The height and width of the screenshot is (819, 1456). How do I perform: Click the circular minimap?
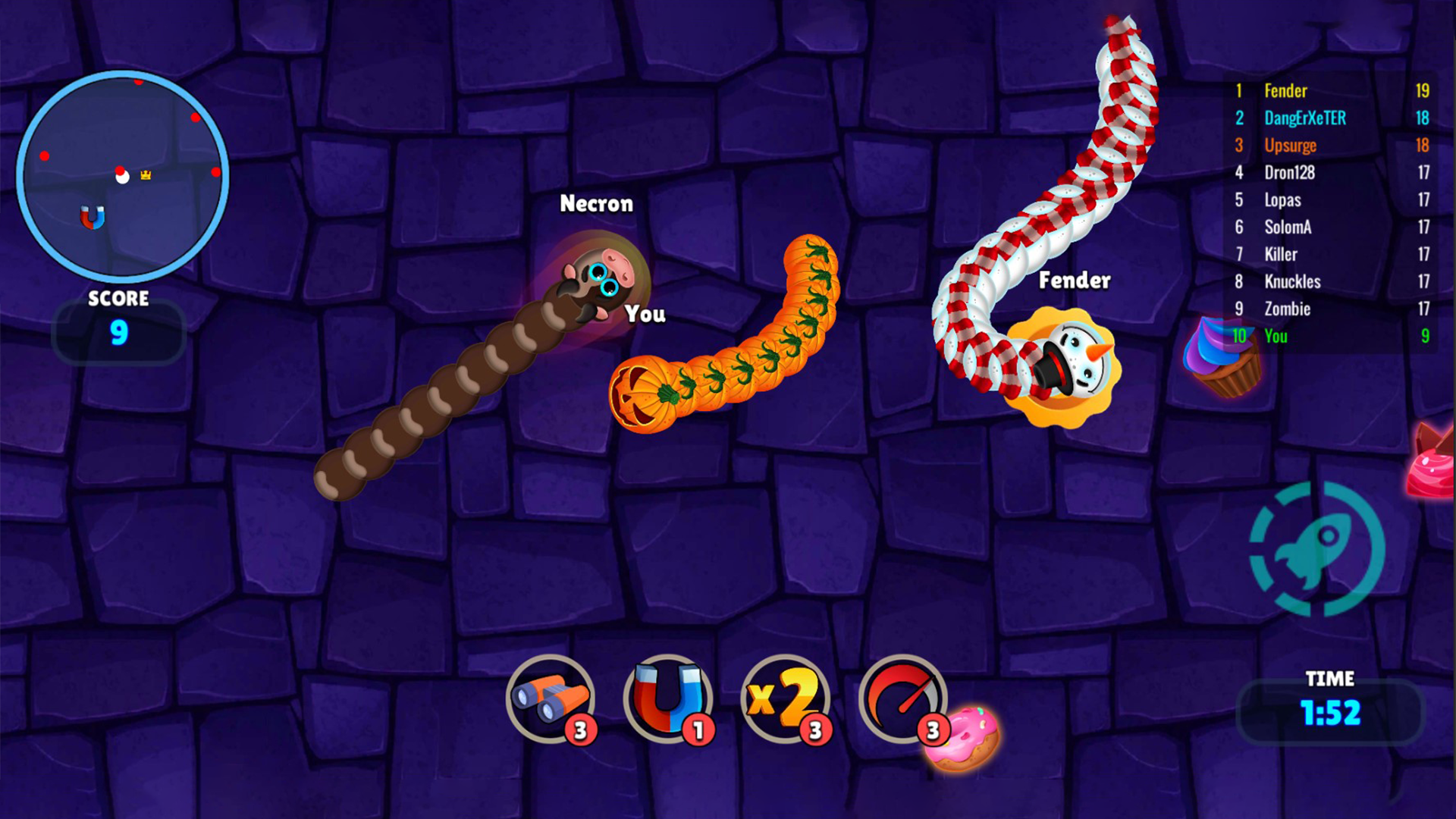pyautogui.click(x=122, y=176)
